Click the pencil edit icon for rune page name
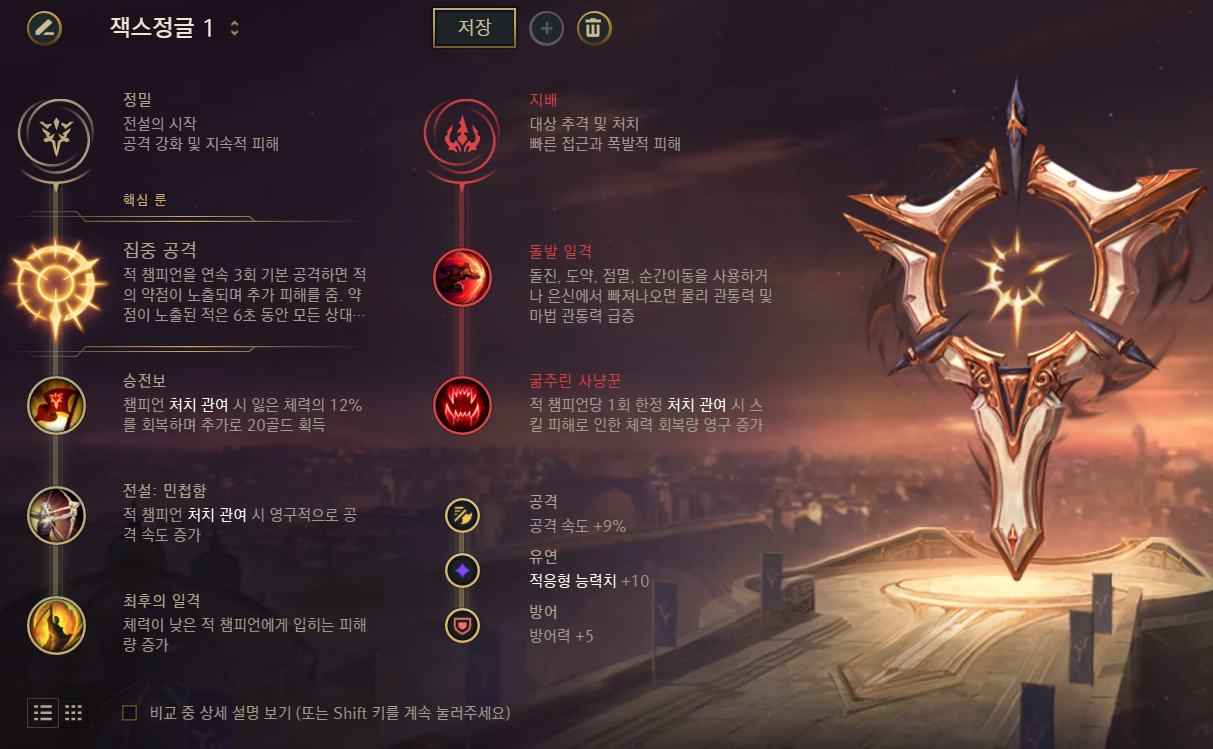 pos(44,27)
